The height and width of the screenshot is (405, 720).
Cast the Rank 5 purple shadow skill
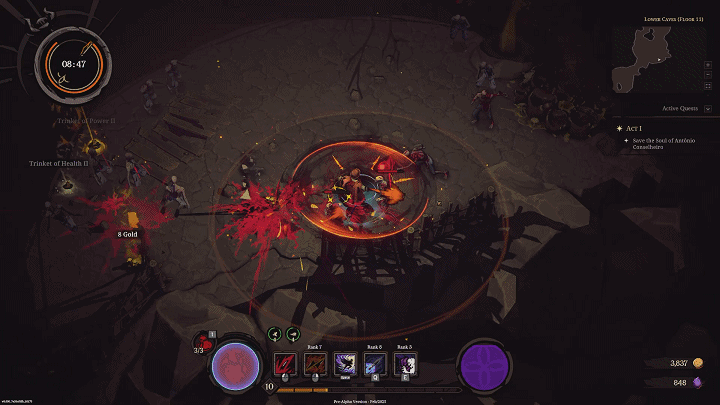point(405,363)
